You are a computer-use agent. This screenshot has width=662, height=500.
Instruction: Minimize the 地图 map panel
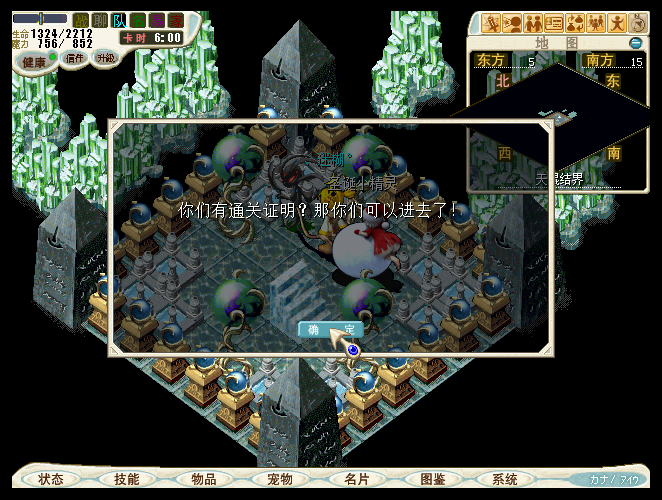tap(636, 43)
